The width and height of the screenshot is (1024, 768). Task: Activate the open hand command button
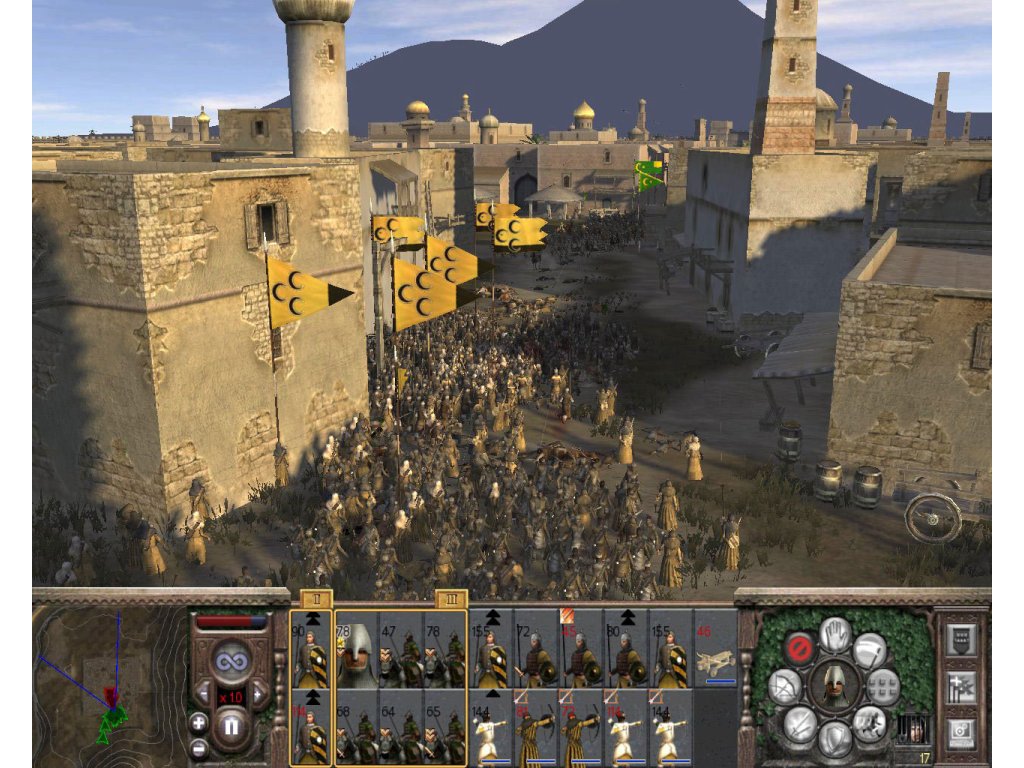pyautogui.click(x=835, y=633)
